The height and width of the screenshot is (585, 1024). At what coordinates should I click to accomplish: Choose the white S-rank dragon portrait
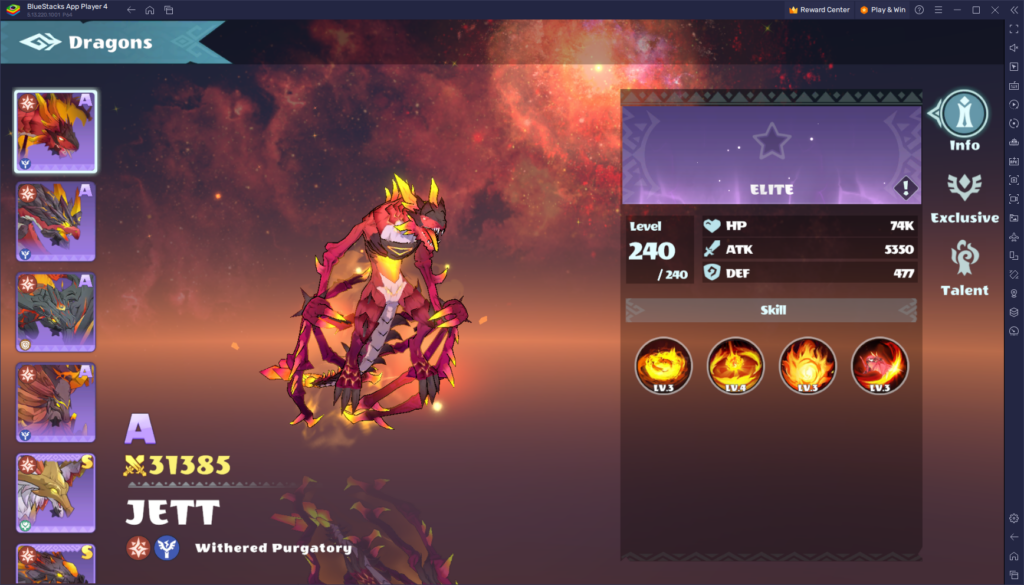coord(56,493)
